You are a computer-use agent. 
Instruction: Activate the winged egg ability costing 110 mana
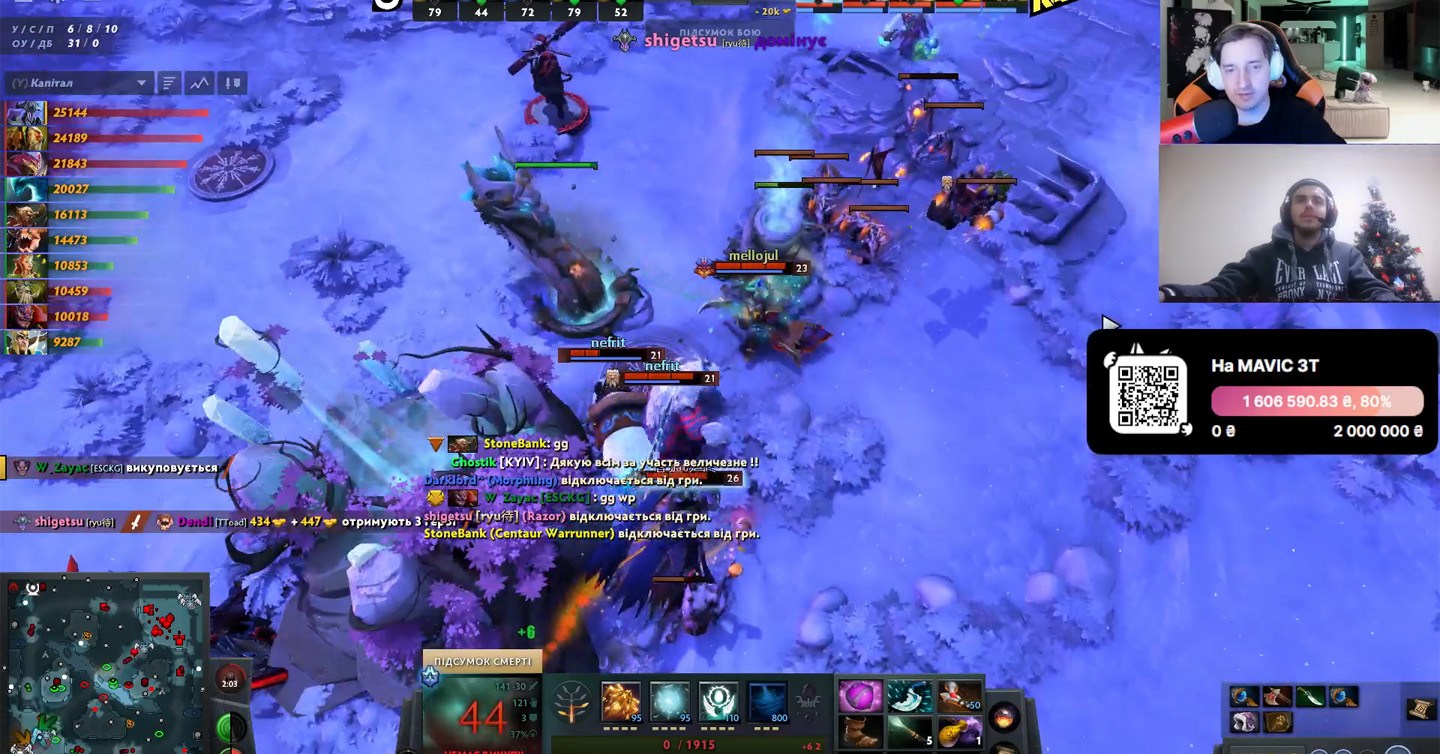(x=718, y=702)
